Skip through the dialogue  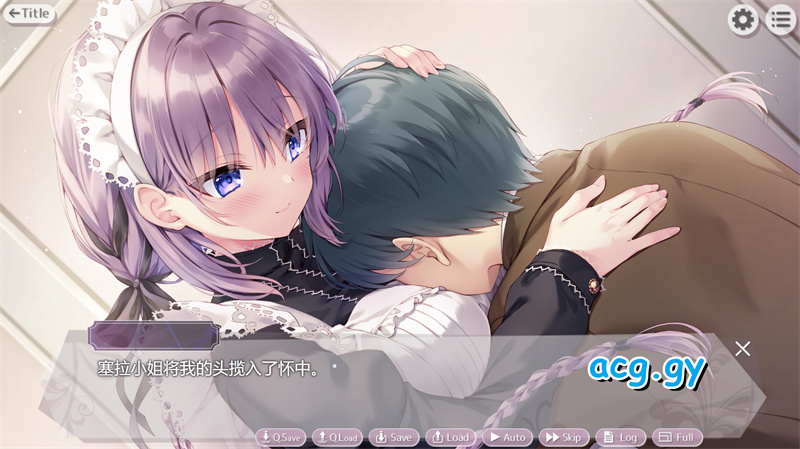click(564, 437)
